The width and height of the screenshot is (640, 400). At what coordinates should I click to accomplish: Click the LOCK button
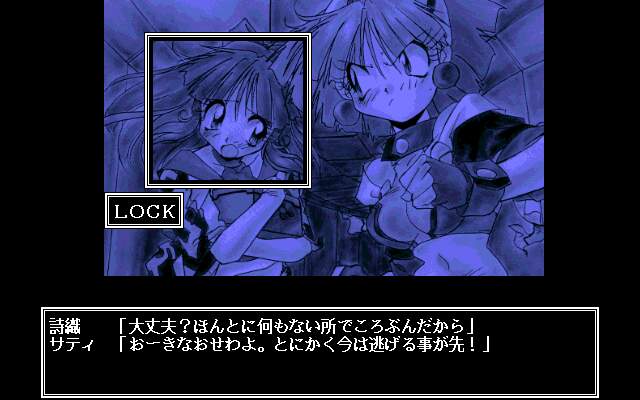click(x=144, y=211)
